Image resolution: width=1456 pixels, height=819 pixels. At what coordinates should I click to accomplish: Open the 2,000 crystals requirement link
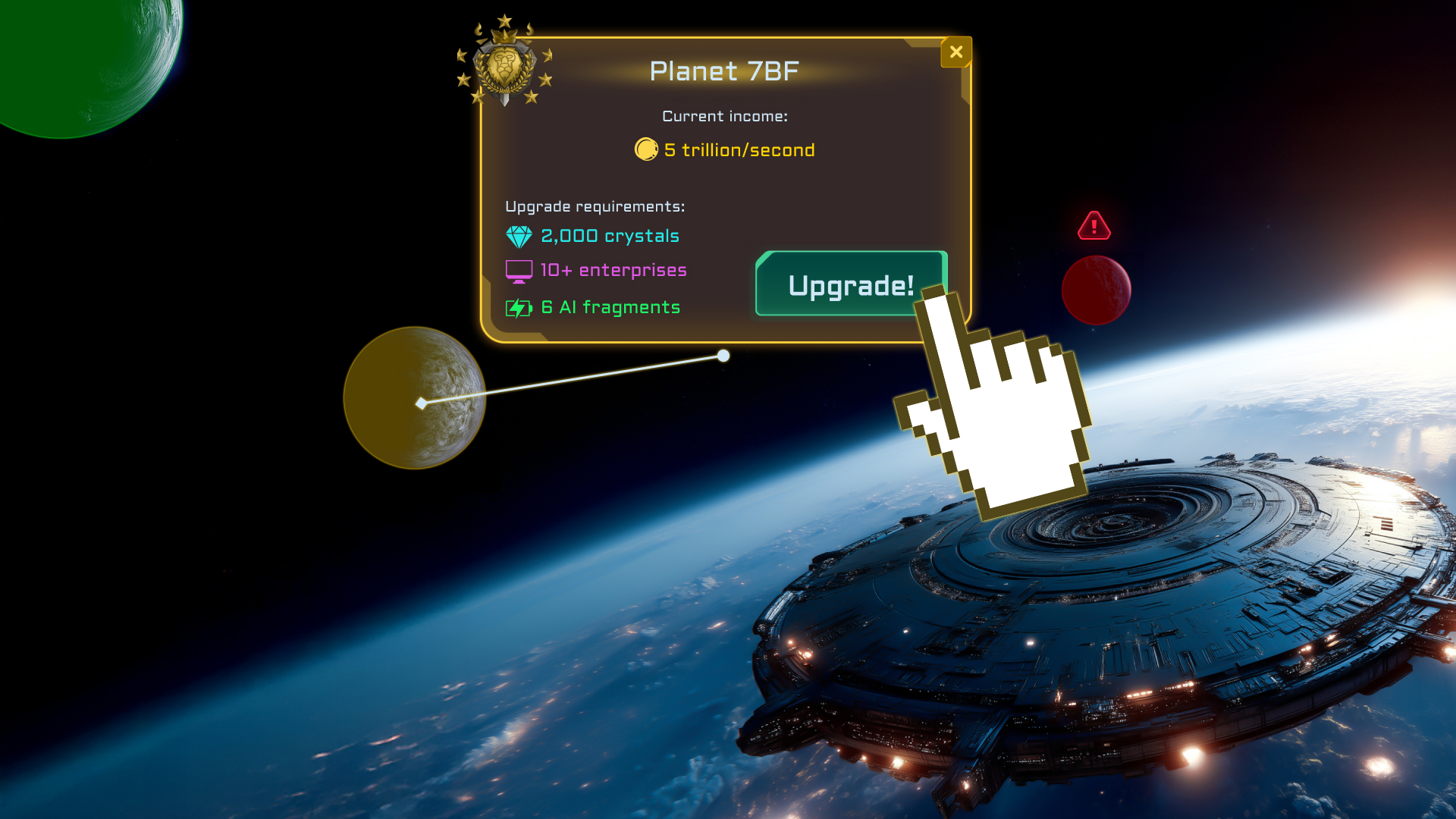coord(609,236)
